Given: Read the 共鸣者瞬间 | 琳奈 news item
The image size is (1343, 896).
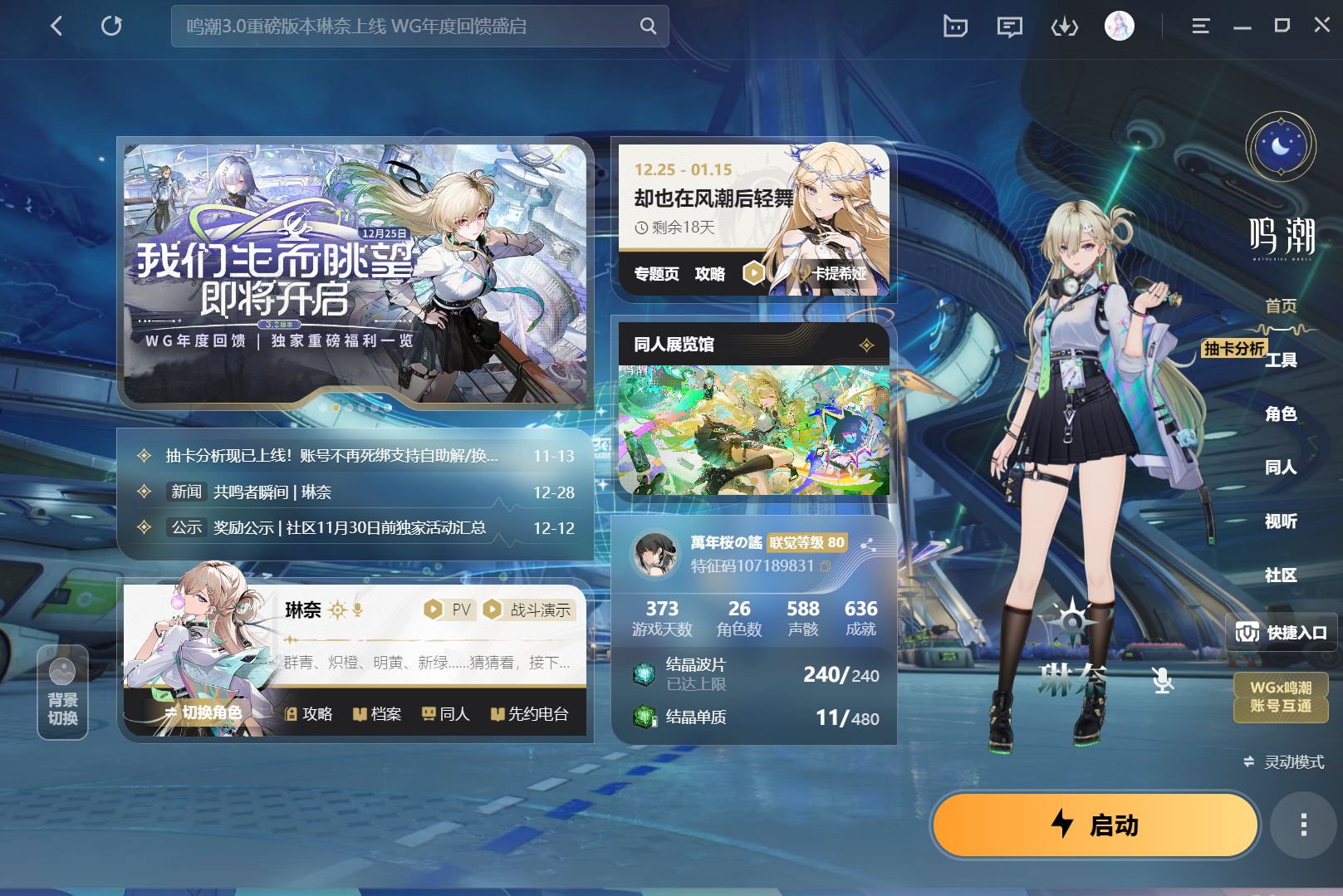Looking at the screenshot, I should pyautogui.click(x=272, y=492).
